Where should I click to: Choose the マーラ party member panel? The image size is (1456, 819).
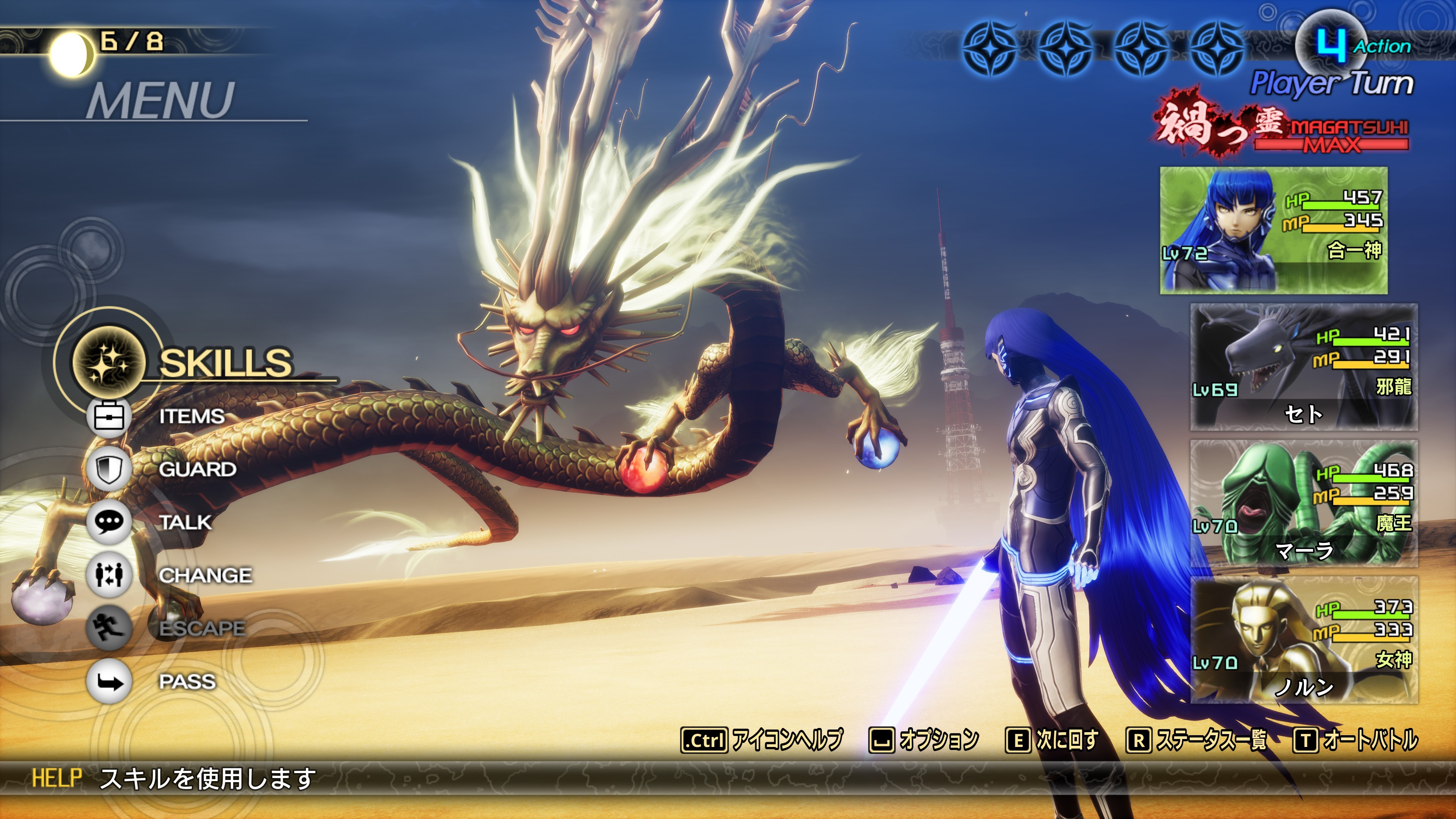click(x=1304, y=503)
